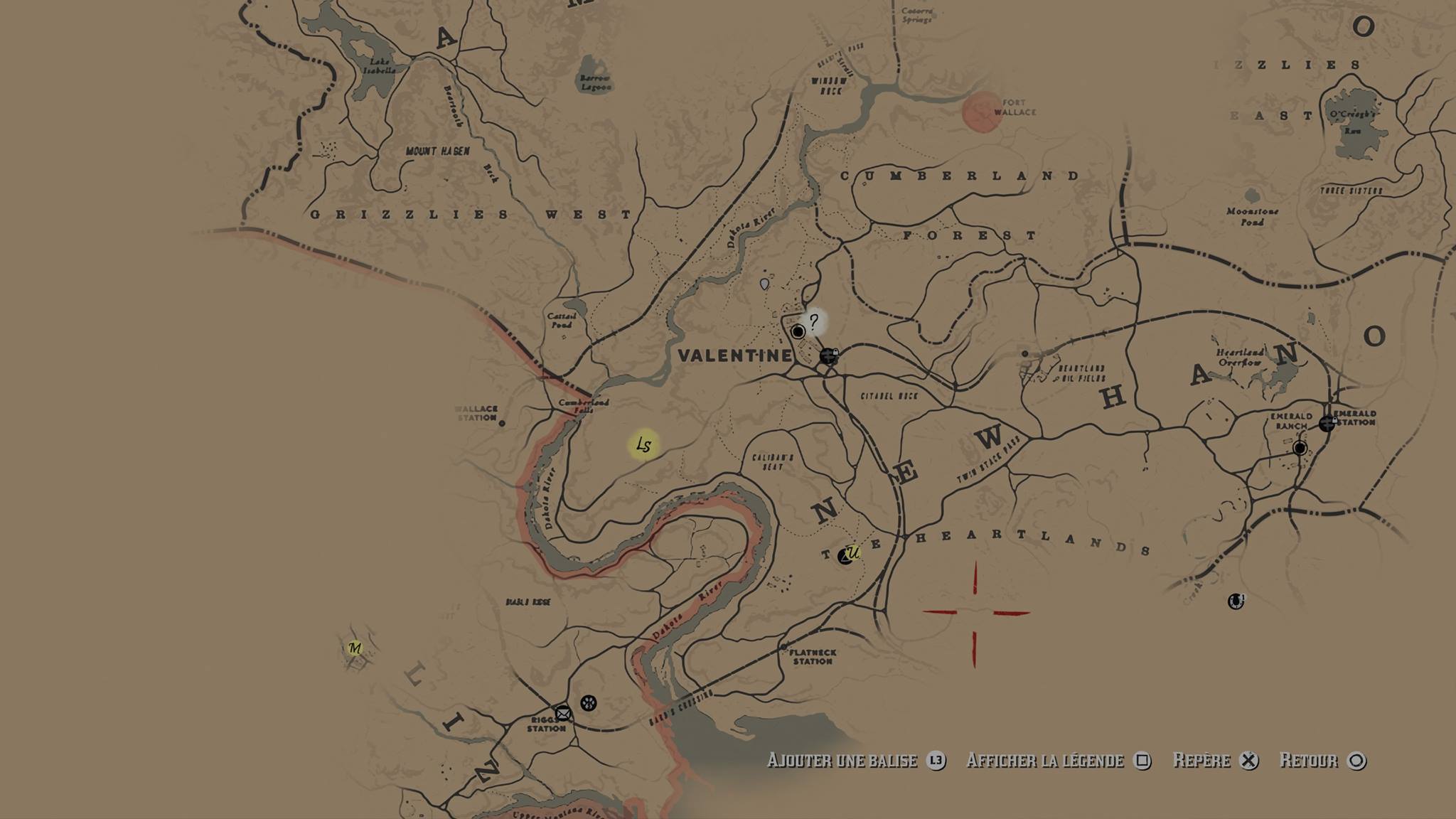Image resolution: width=1456 pixels, height=819 pixels.
Task: Select the locked fast travel icon near Valentine
Action: click(829, 355)
